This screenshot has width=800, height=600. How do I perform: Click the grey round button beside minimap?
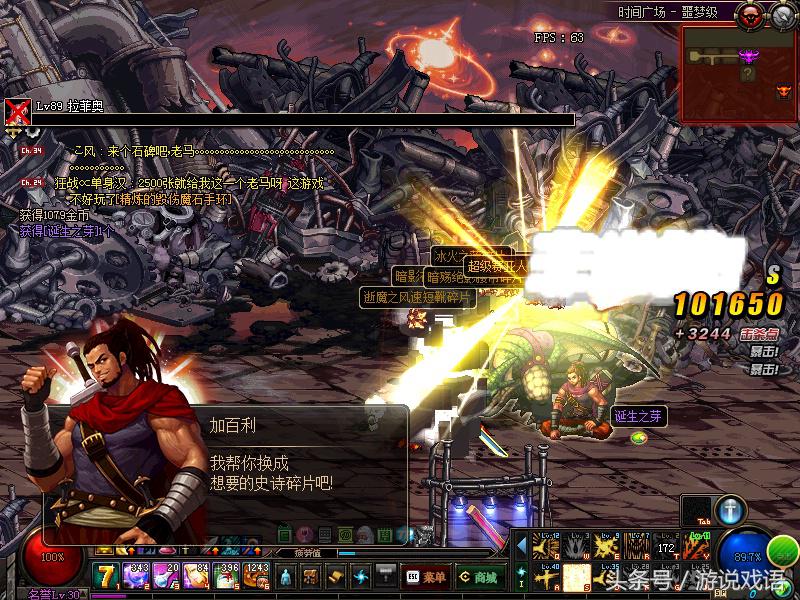click(781, 14)
